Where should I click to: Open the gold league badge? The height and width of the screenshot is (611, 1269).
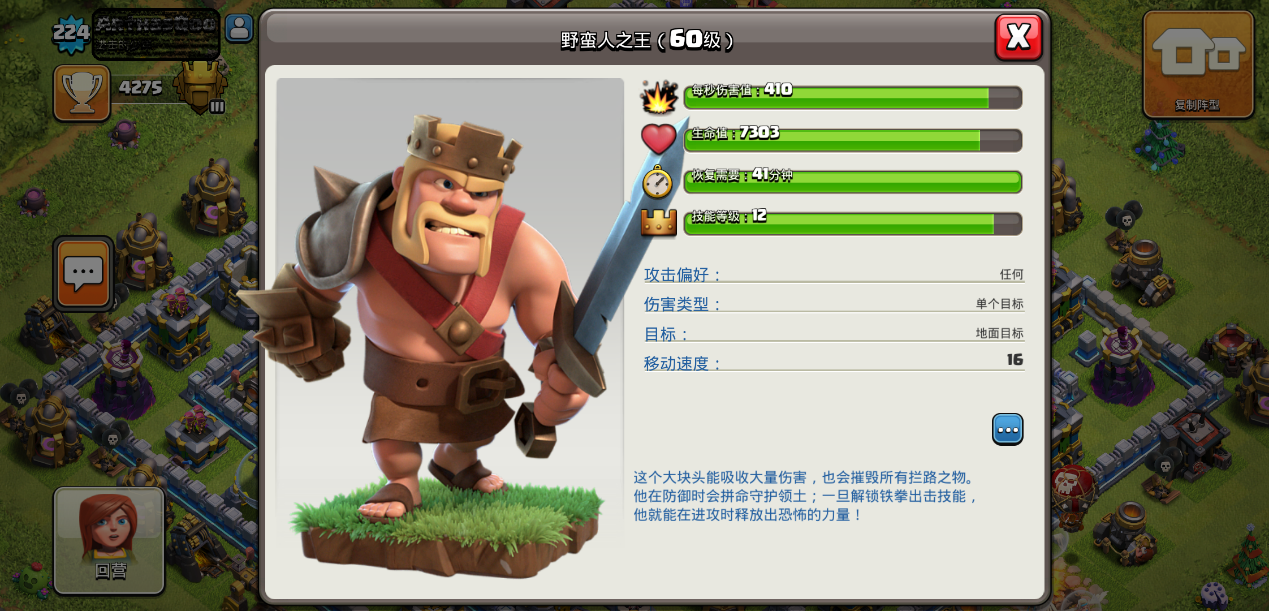coord(201,86)
